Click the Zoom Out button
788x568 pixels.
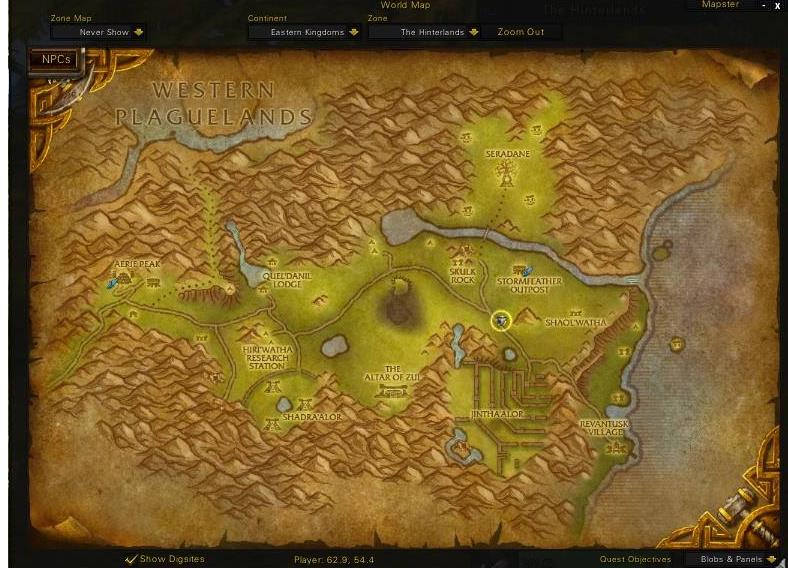521,32
